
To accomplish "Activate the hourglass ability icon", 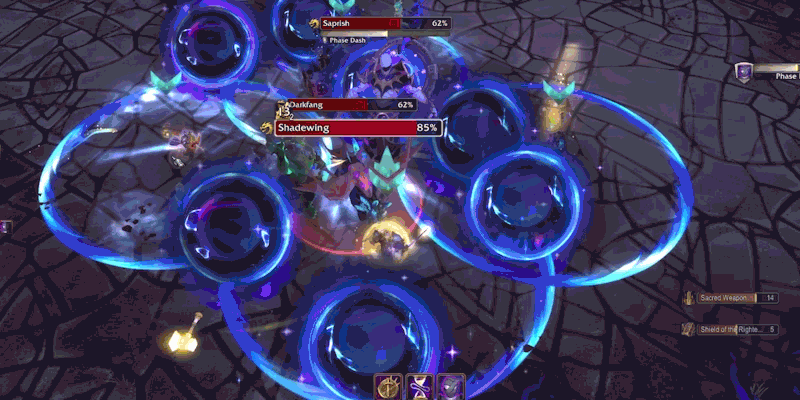I will [x=419, y=387].
